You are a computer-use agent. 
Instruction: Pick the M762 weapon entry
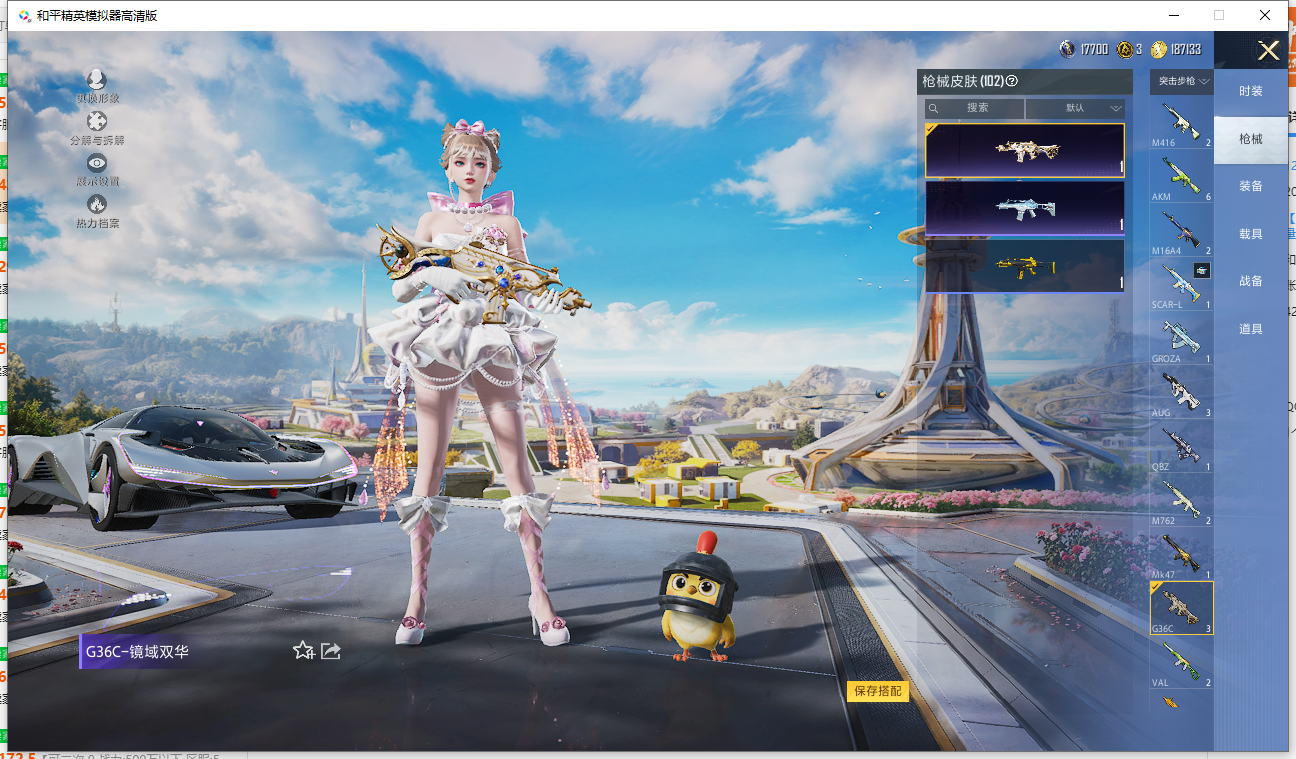1181,502
